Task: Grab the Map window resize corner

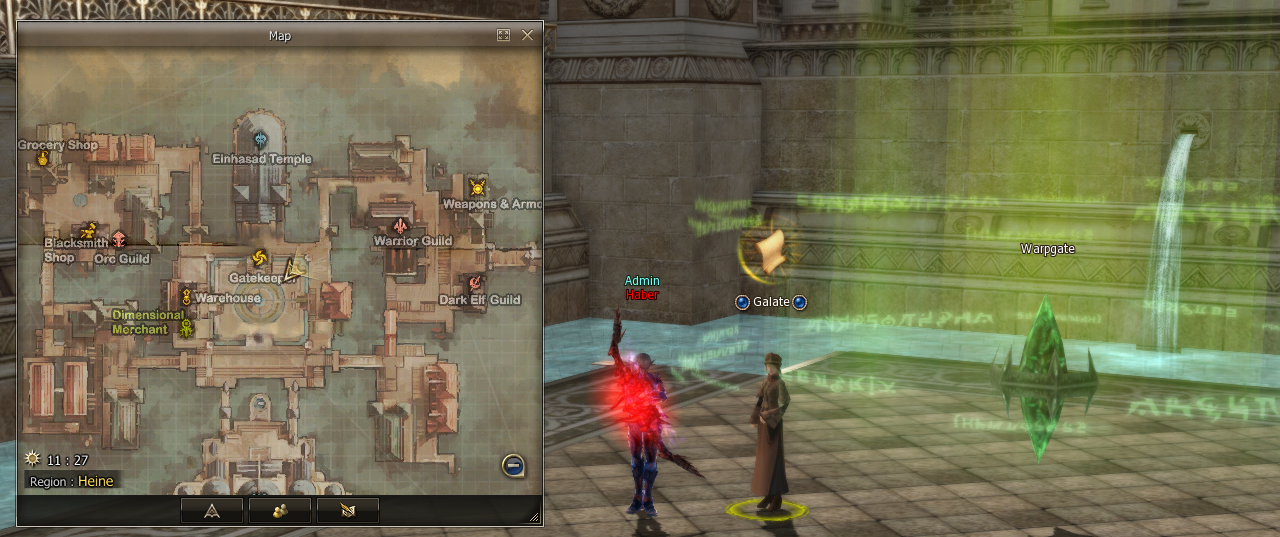Action: [x=534, y=518]
